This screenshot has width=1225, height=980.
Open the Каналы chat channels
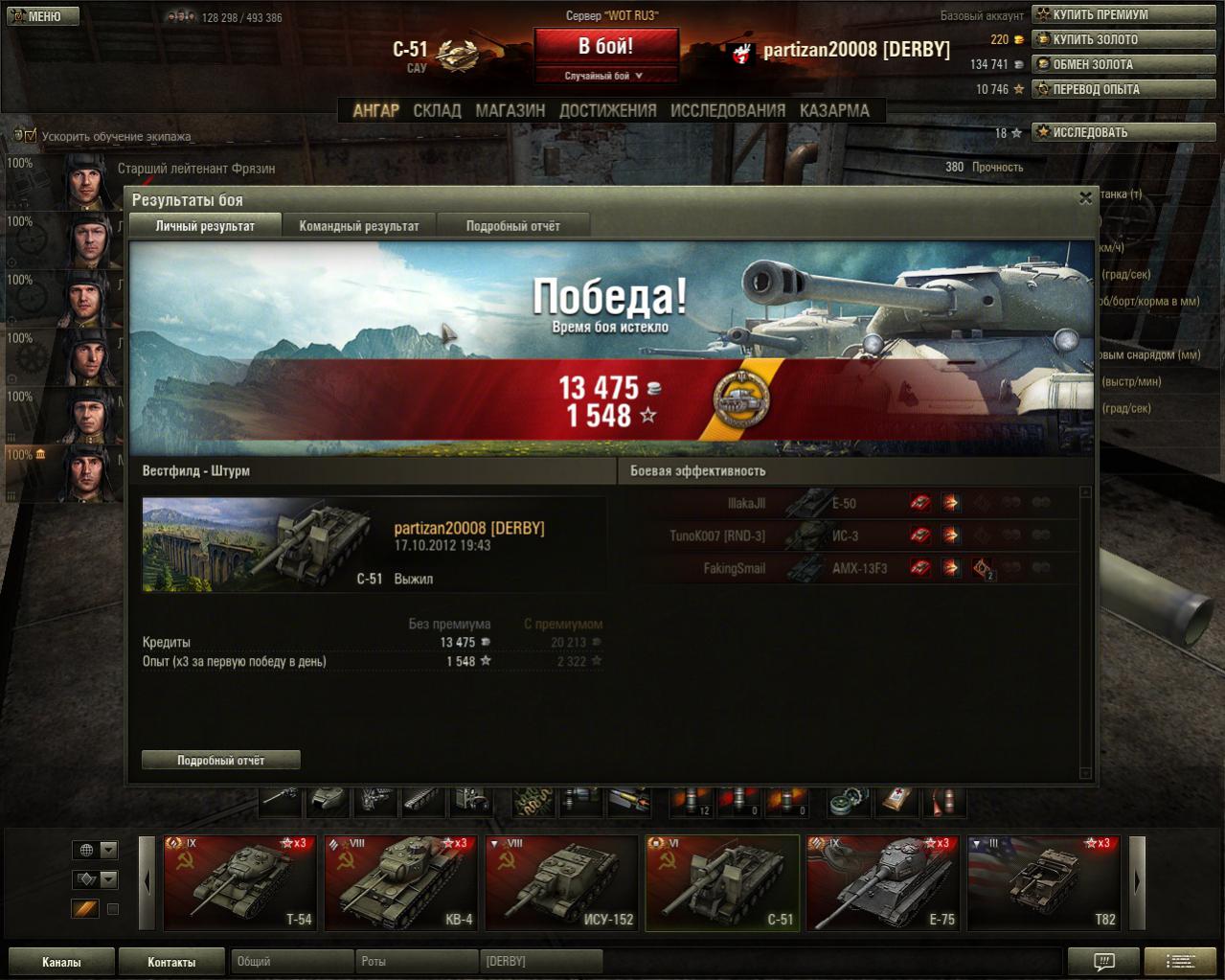(61, 962)
